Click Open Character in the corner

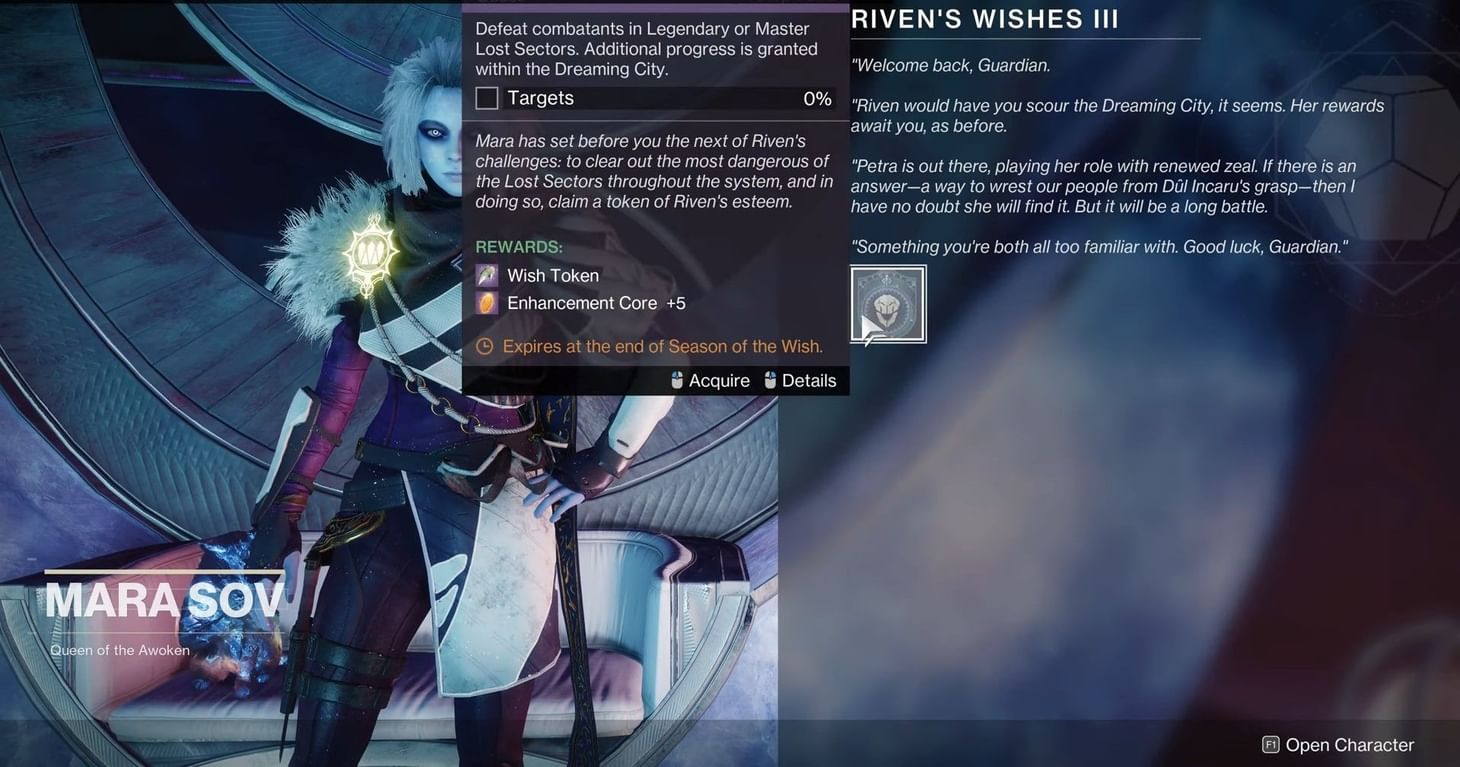point(1348,744)
